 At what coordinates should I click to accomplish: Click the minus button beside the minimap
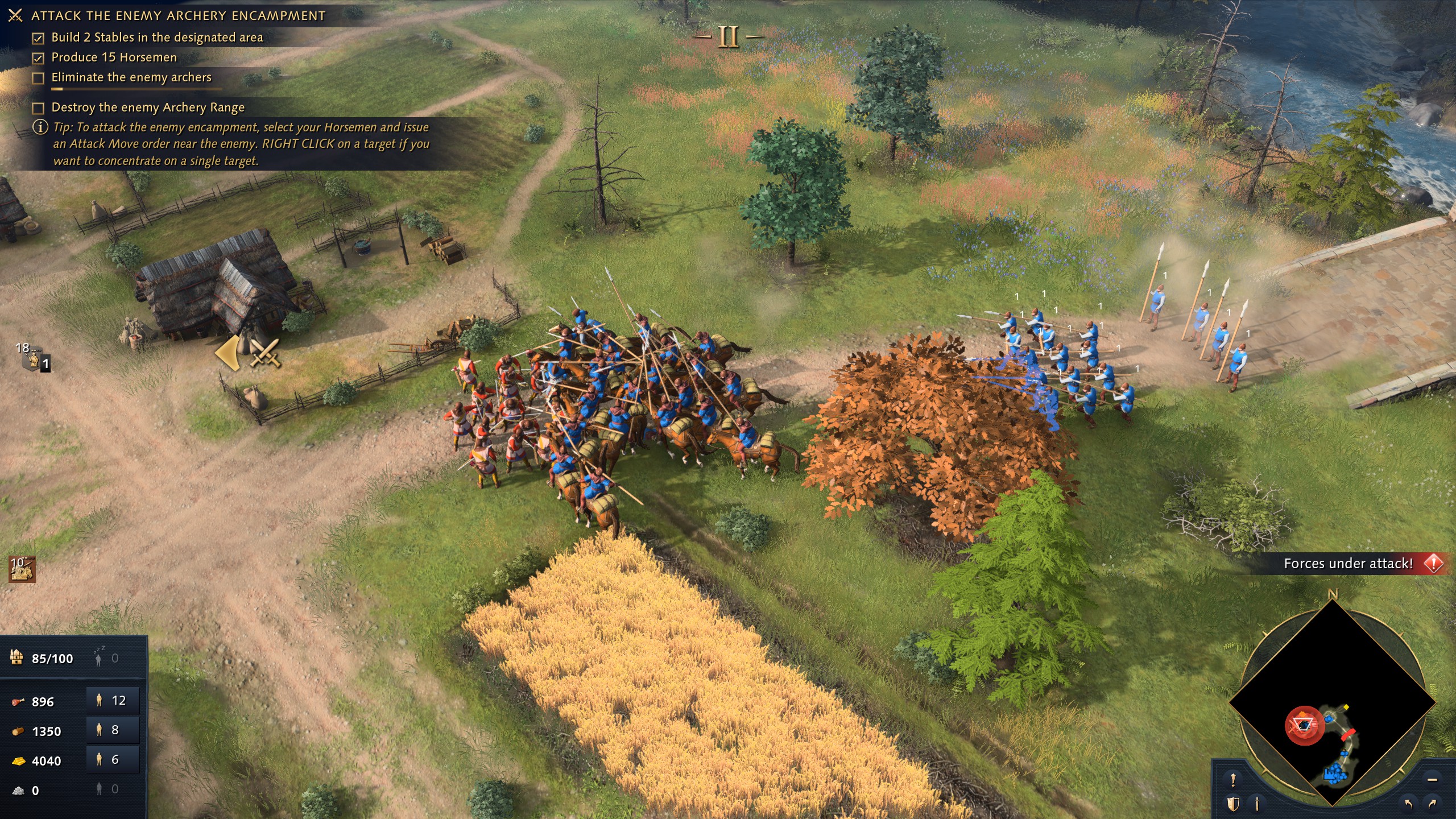[1432, 779]
